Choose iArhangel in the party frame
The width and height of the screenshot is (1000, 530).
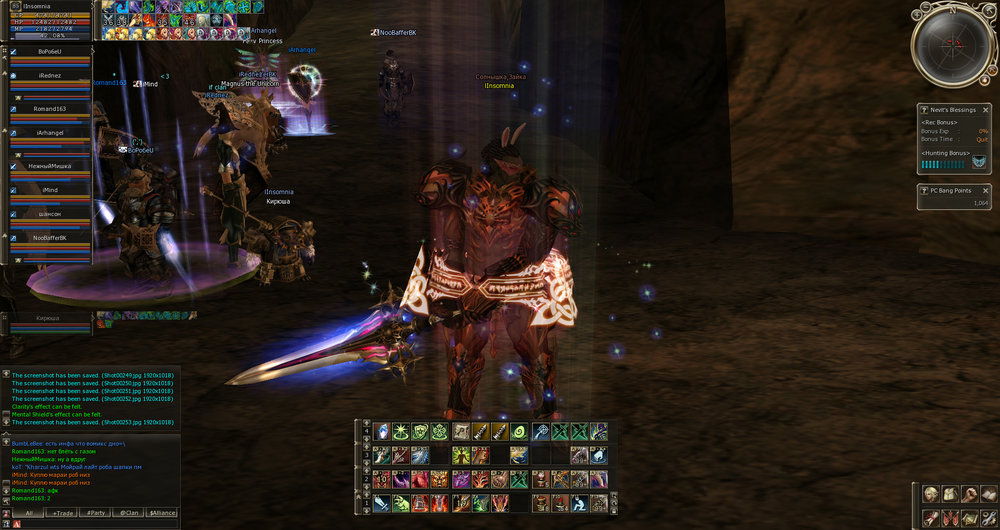point(50,133)
